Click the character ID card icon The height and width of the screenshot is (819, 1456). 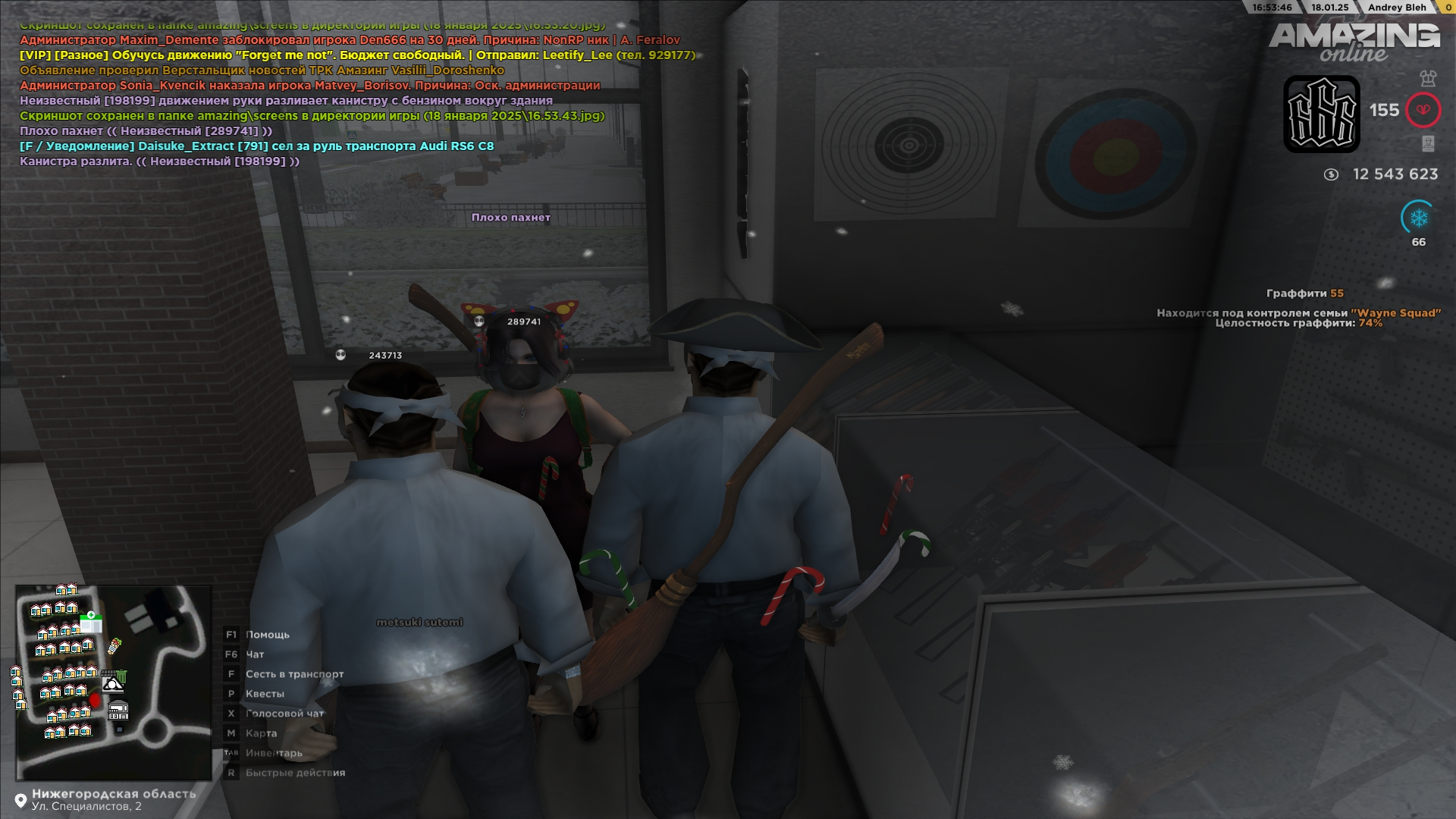click(x=1428, y=143)
